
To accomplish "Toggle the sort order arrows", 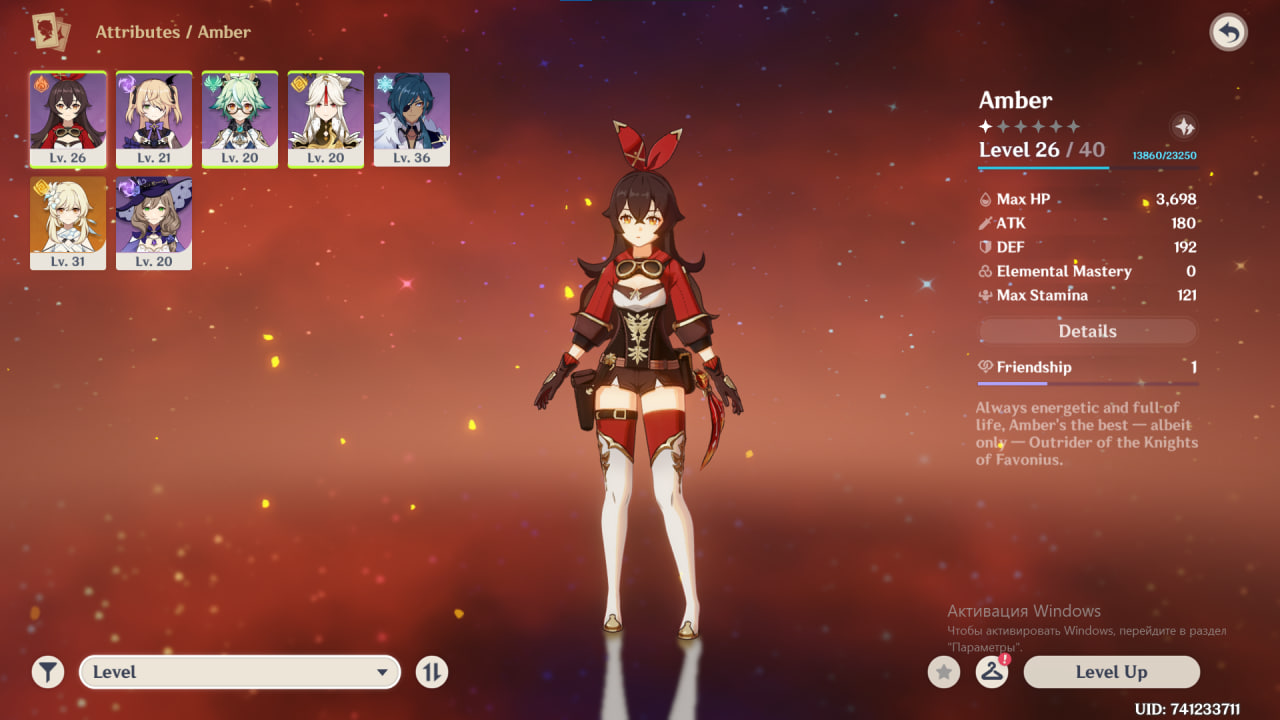I will click(432, 672).
